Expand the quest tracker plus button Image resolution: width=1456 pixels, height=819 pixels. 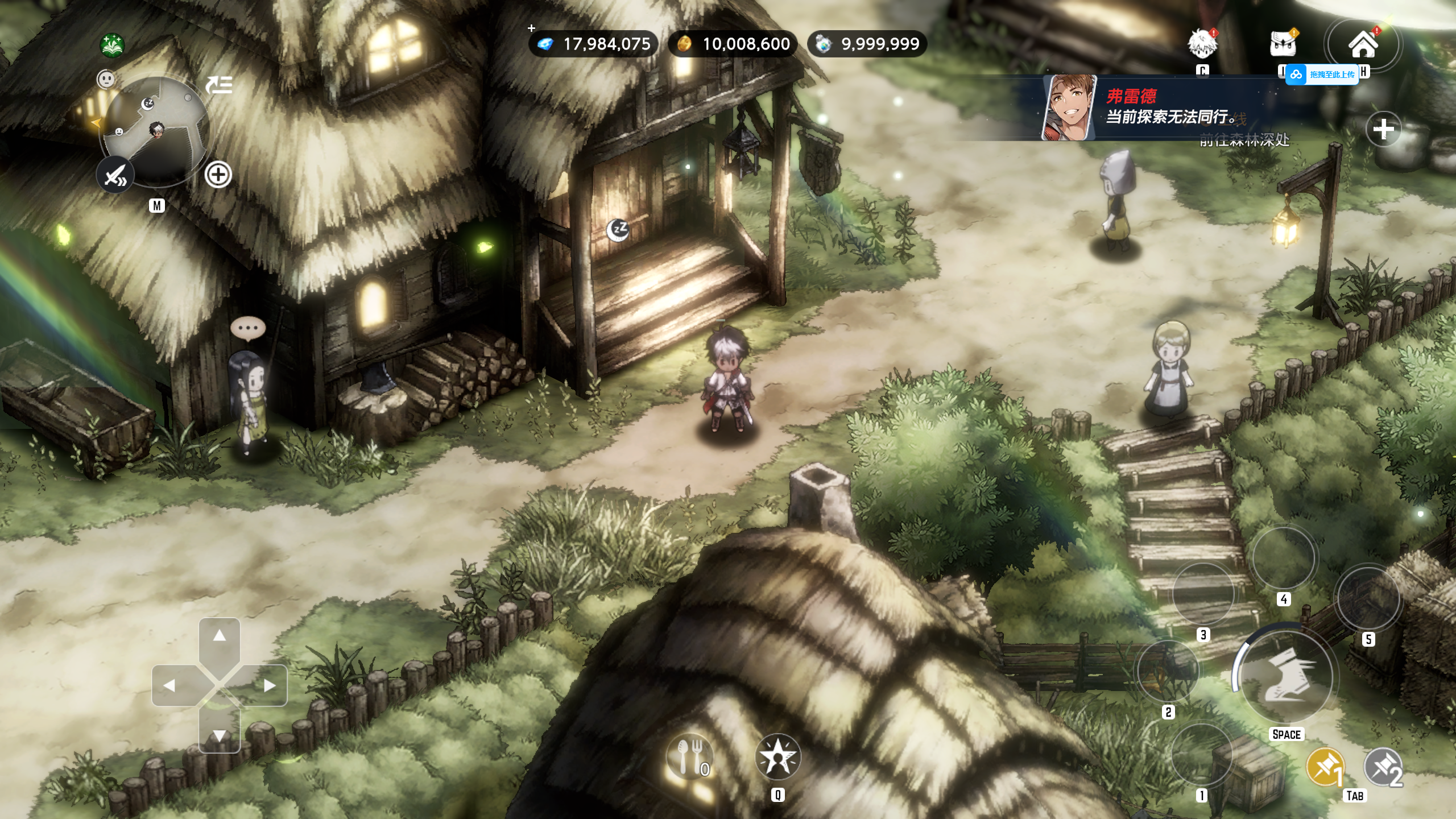point(1383,129)
